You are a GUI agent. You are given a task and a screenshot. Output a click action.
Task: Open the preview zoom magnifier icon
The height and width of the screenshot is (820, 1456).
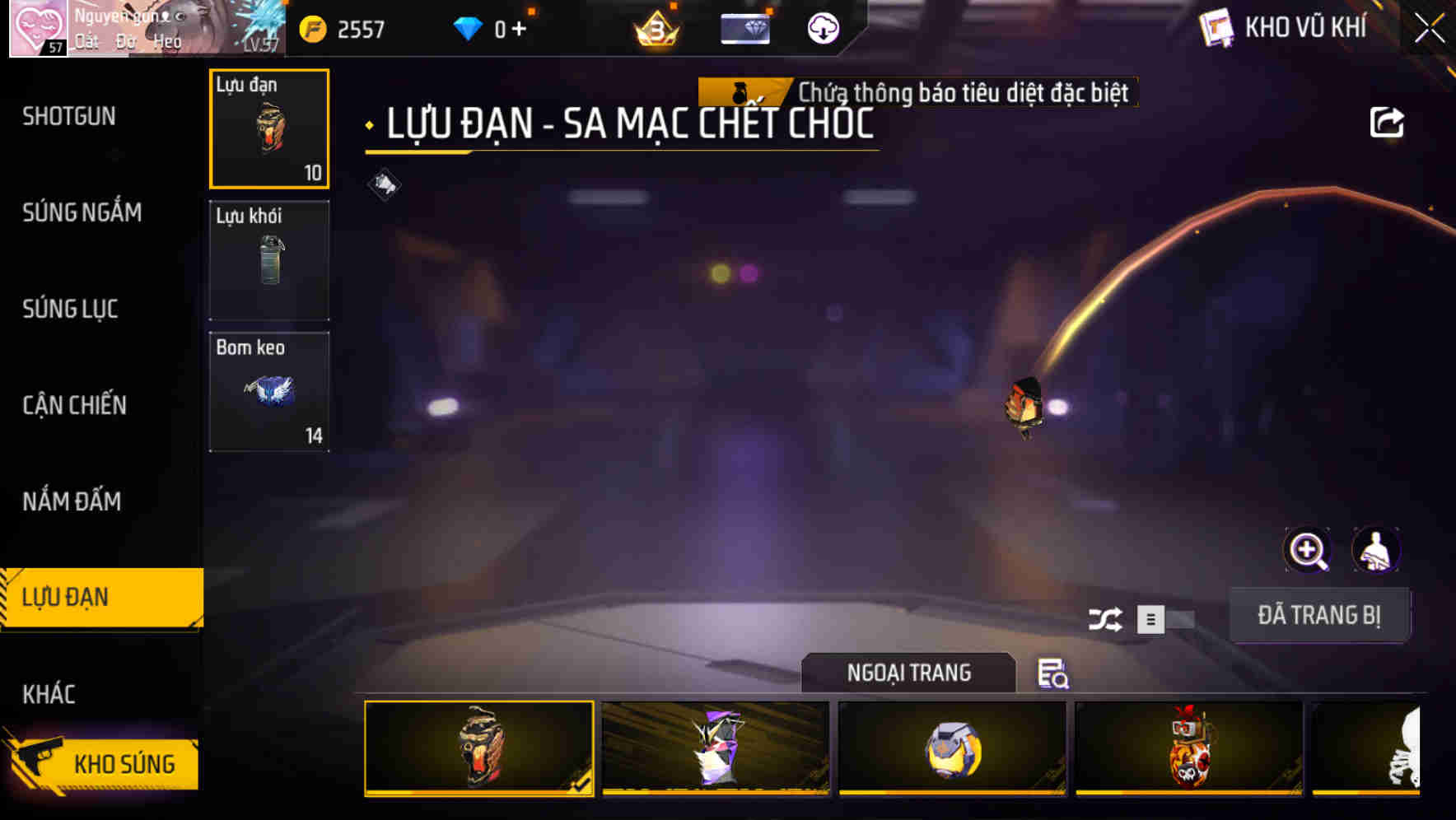coord(1308,550)
